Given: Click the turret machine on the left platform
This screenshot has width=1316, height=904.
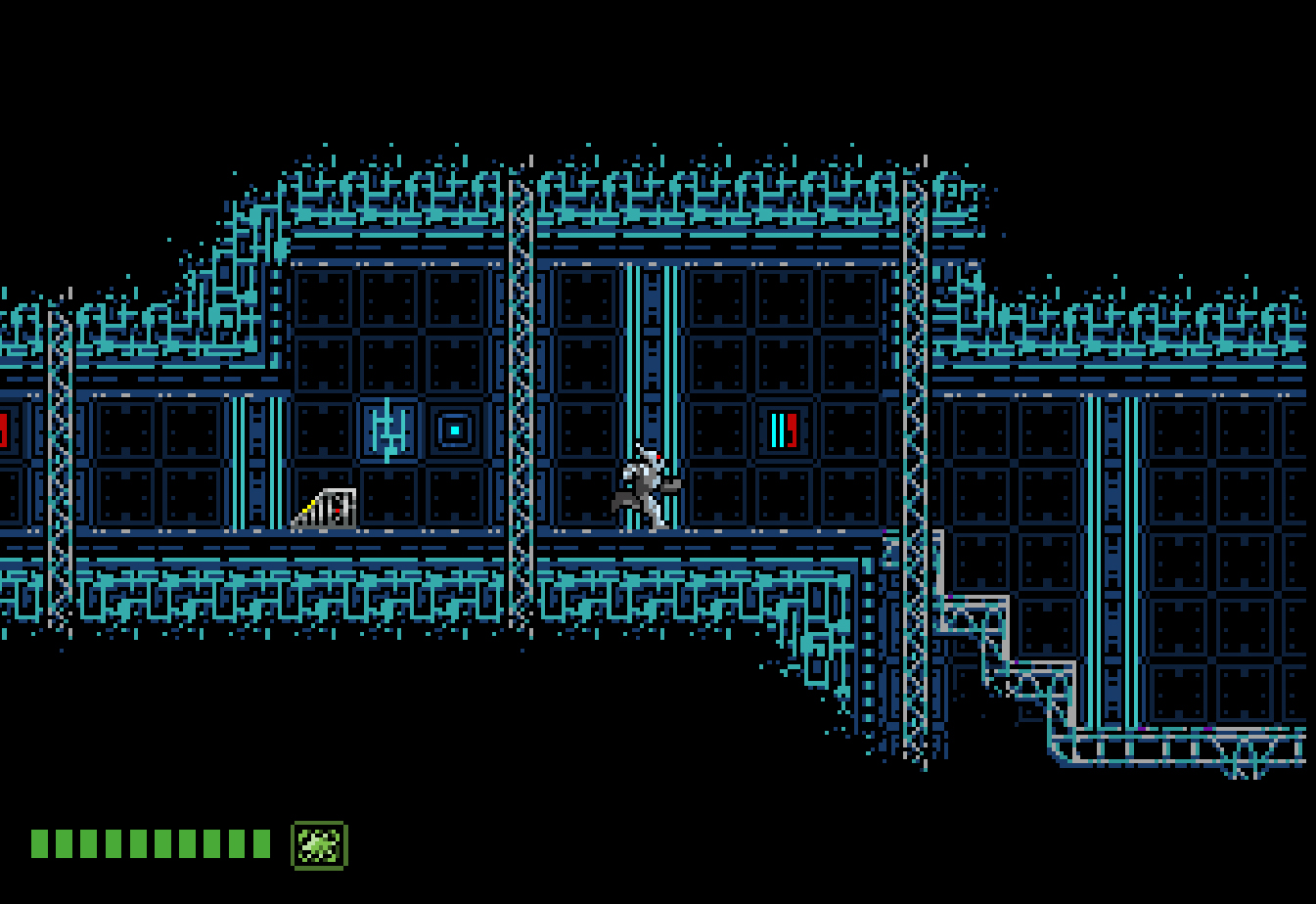Looking at the screenshot, I should (328, 507).
